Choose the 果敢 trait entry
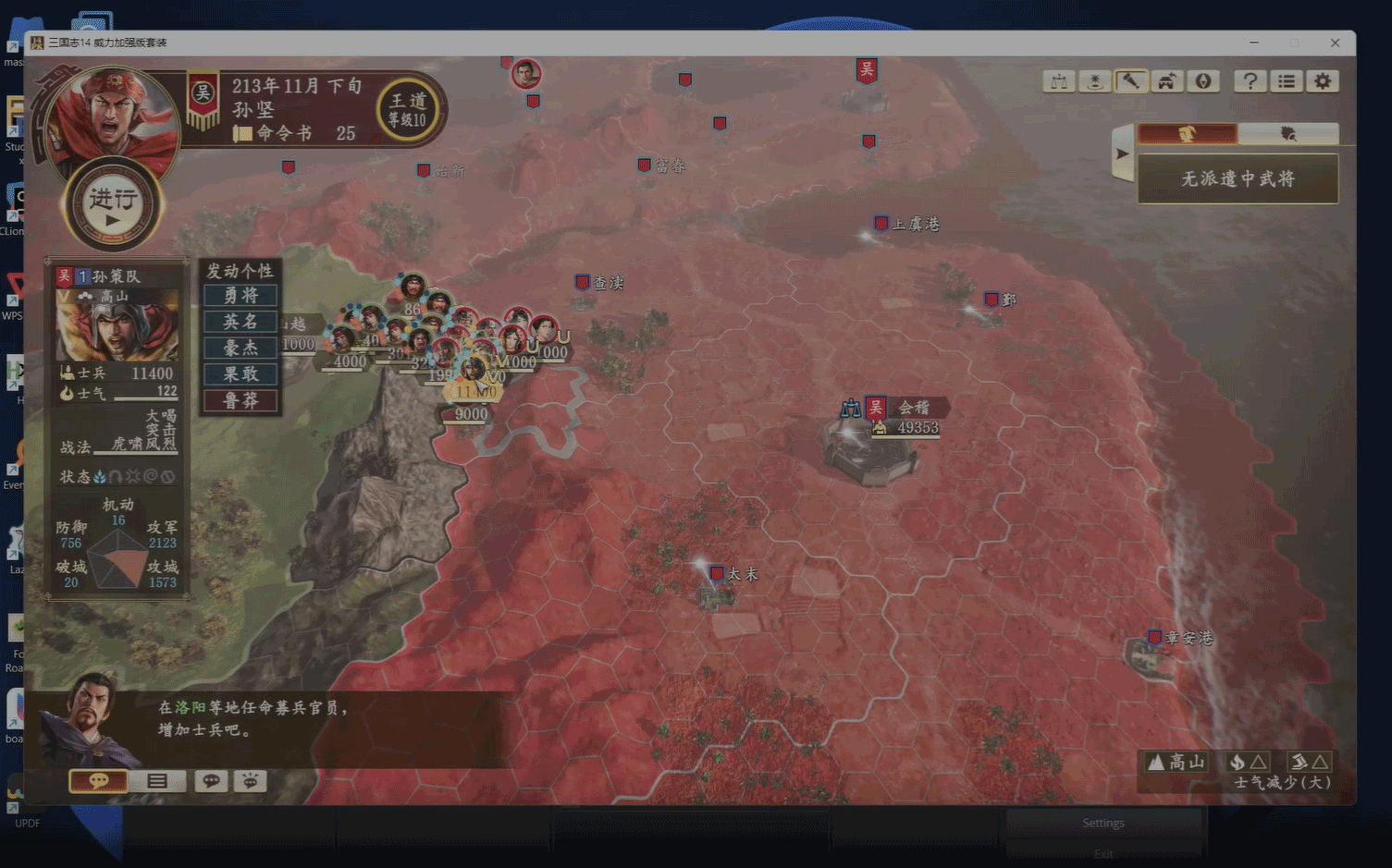The height and width of the screenshot is (868, 1392). click(x=240, y=374)
